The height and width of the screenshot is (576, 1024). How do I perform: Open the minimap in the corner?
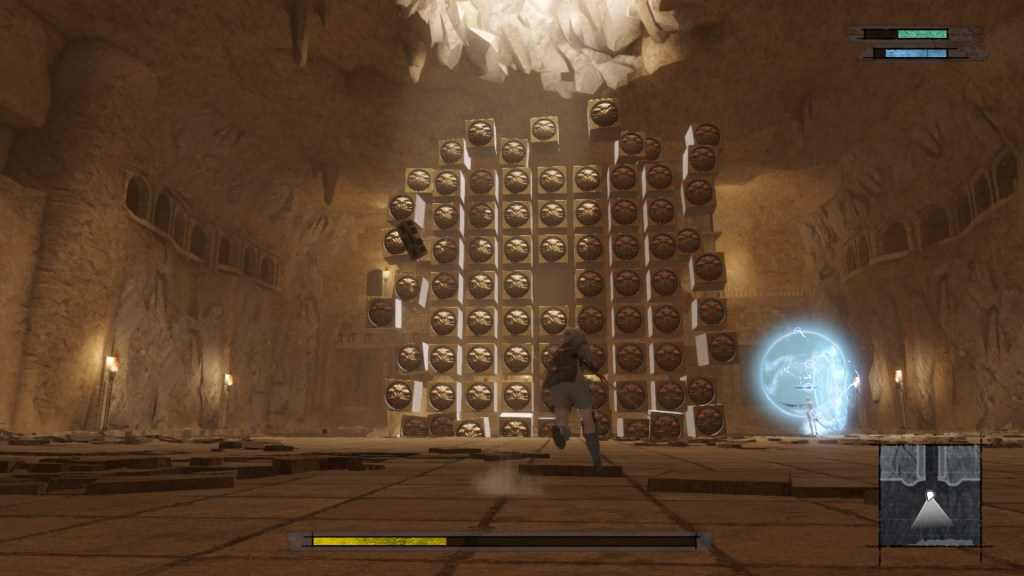click(x=930, y=496)
